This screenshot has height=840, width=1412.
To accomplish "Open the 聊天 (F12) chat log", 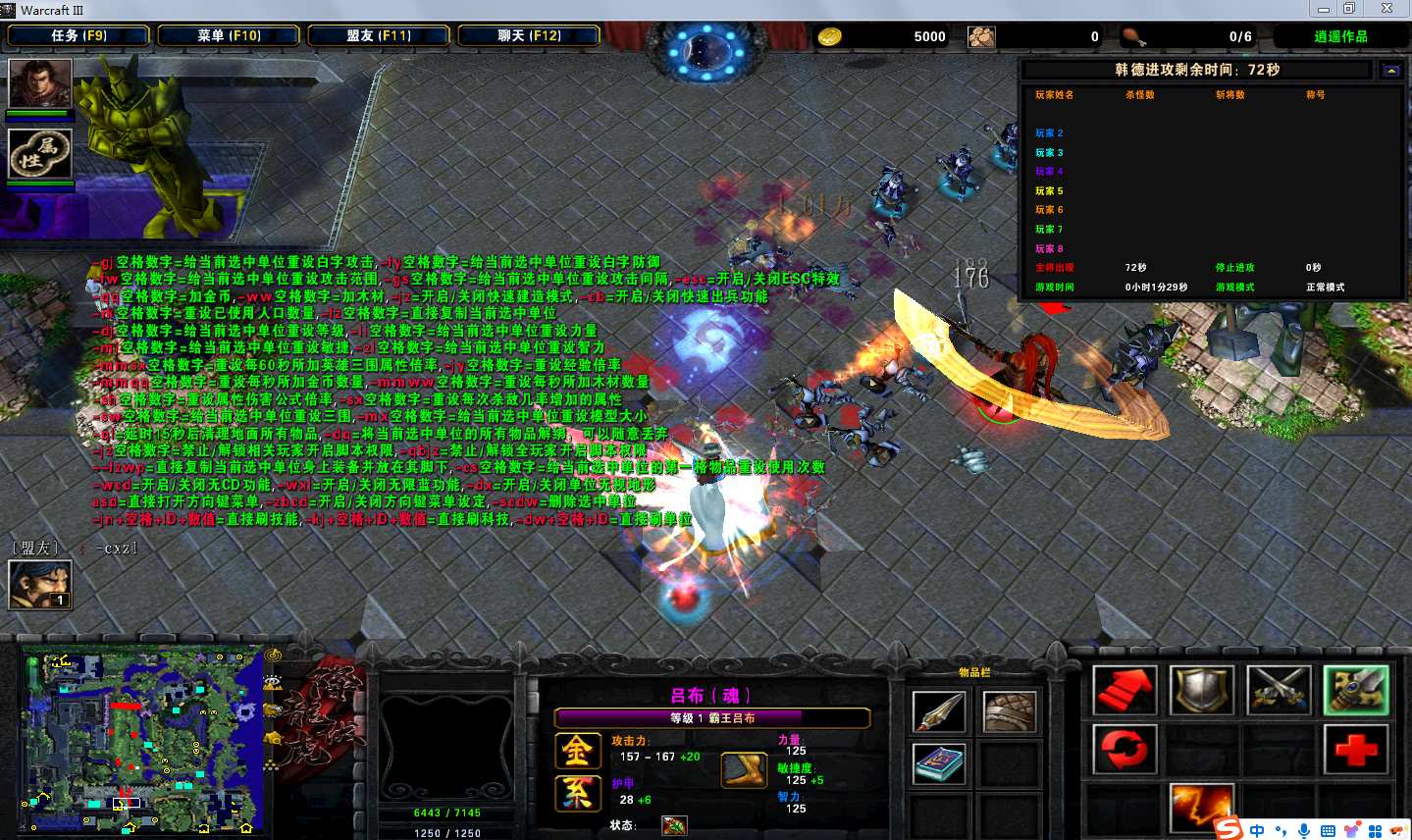I will pyautogui.click(x=529, y=36).
